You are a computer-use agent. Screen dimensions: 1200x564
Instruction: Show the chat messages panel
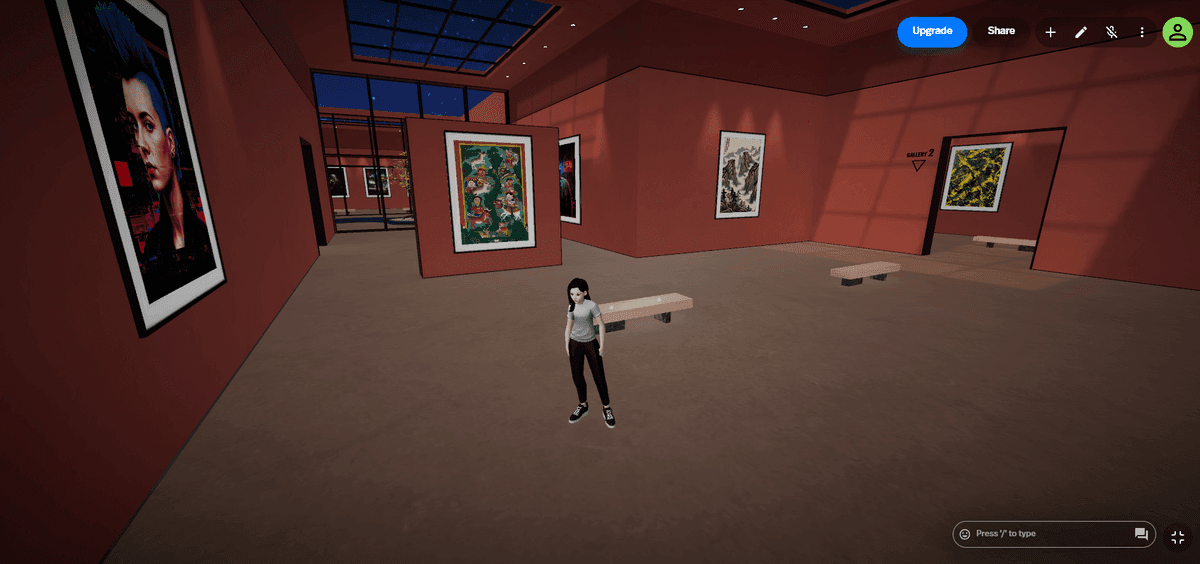point(1141,534)
